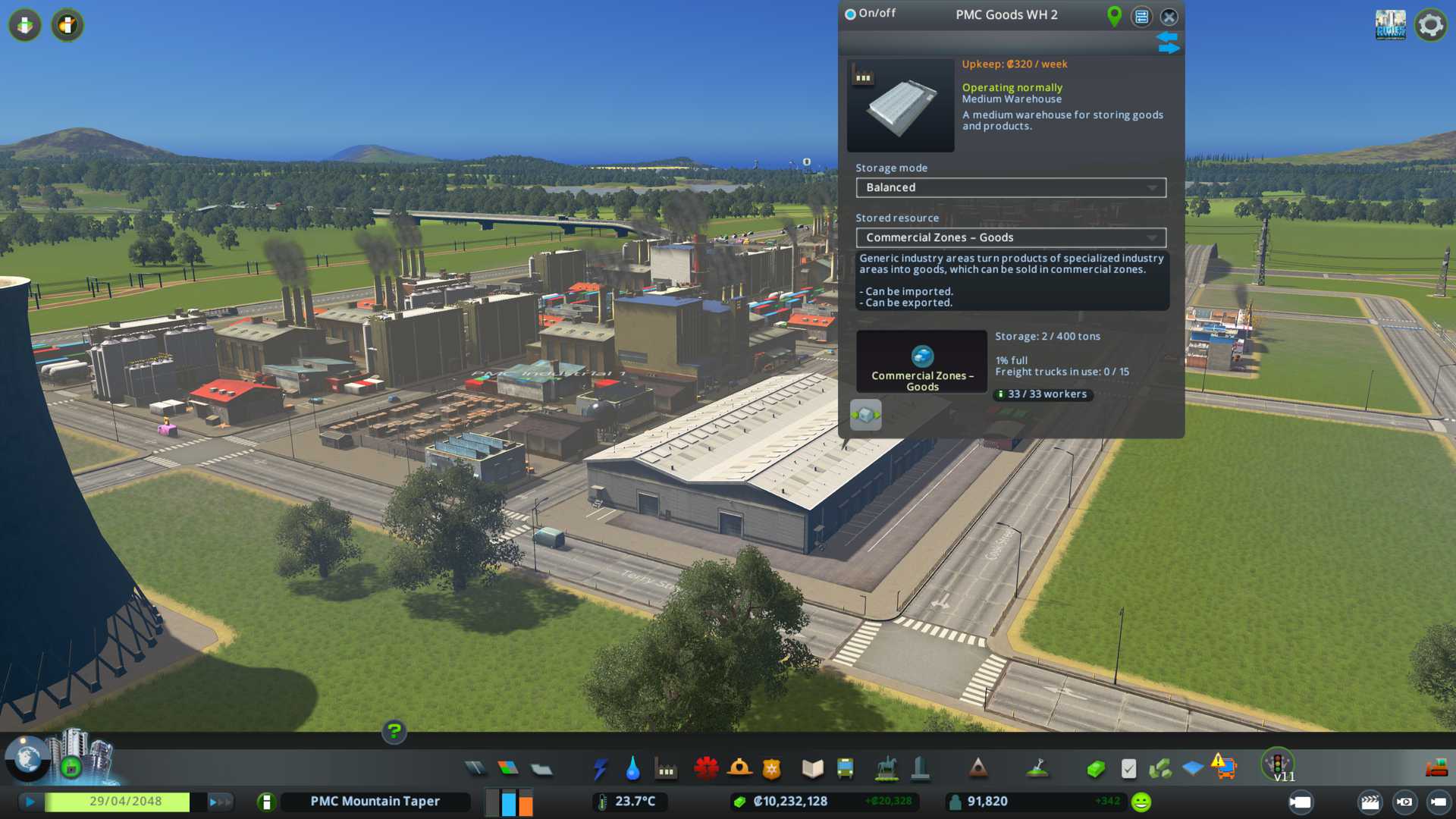The width and height of the screenshot is (1456, 819).
Task: Close the PMC Goods WH 2 panel
Action: tap(1169, 17)
